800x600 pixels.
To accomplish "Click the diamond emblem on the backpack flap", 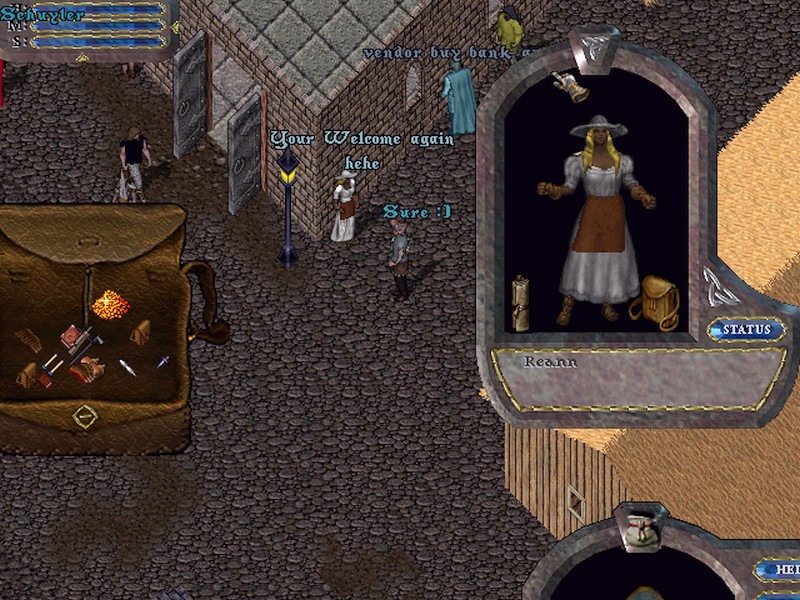I will 86,415.
